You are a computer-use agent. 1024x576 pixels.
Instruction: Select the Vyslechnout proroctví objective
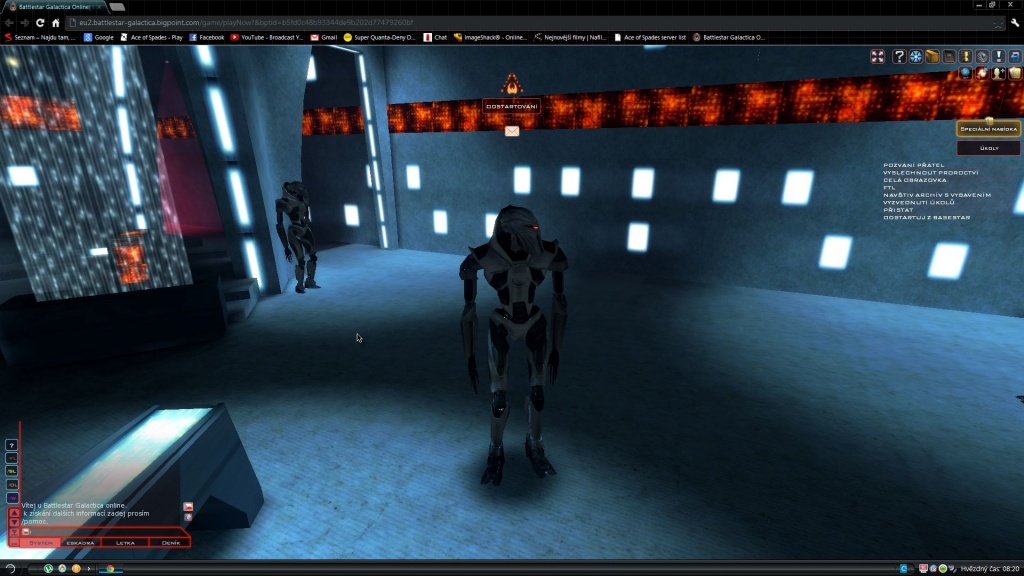[x=930, y=172]
